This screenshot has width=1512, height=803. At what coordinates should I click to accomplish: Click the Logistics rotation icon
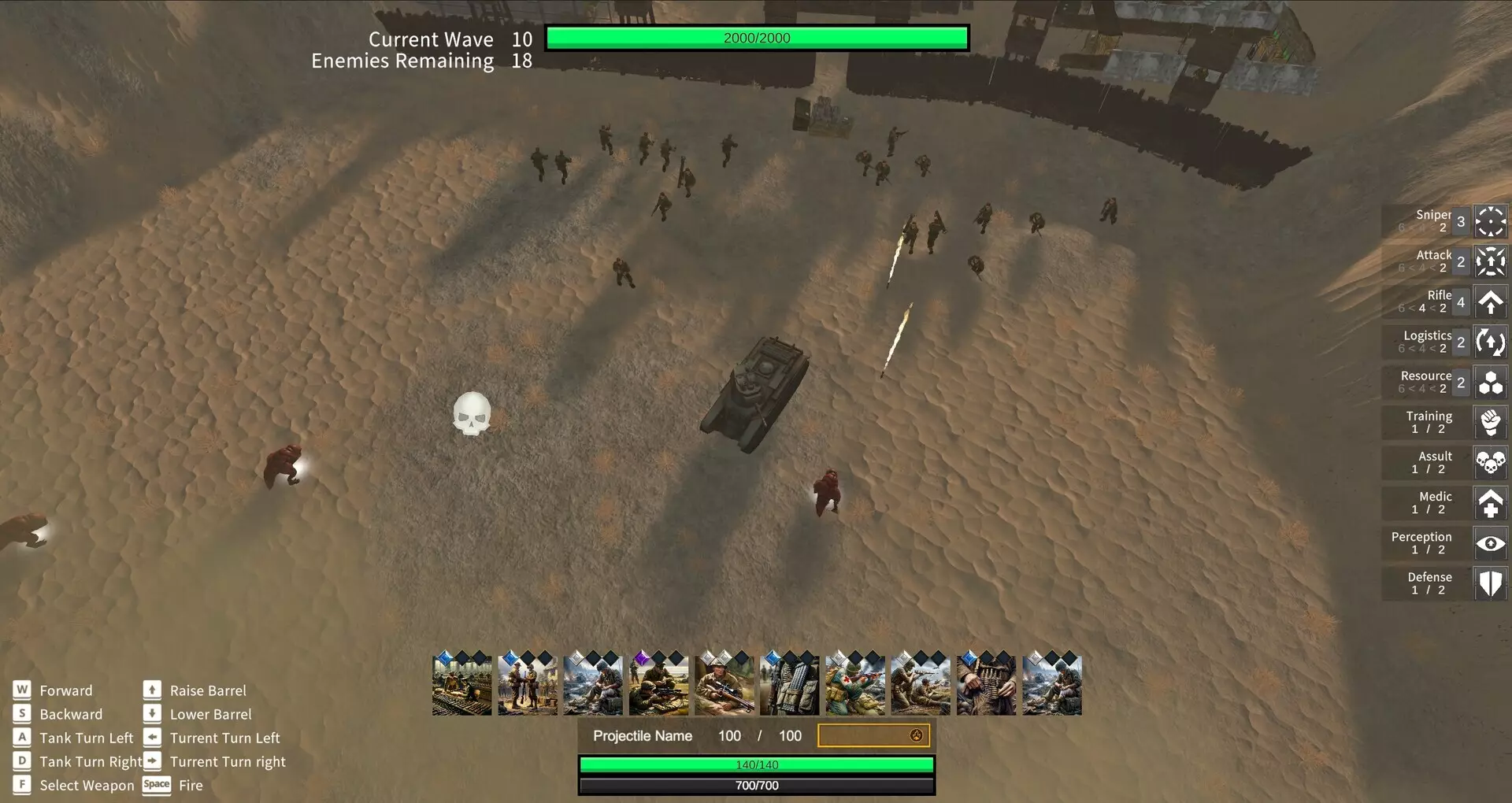tap(1491, 342)
